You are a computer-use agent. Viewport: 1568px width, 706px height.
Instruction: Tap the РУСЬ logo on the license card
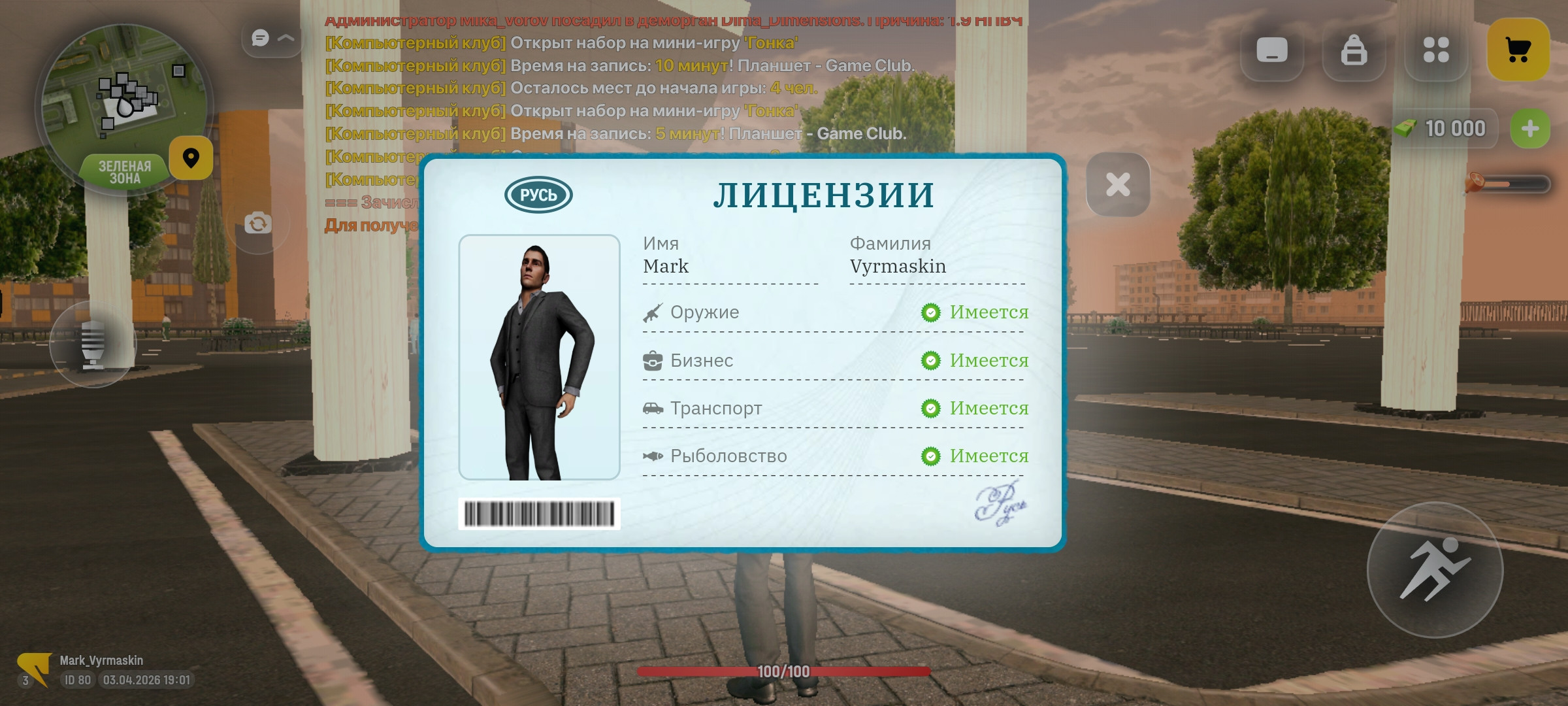[x=540, y=193]
